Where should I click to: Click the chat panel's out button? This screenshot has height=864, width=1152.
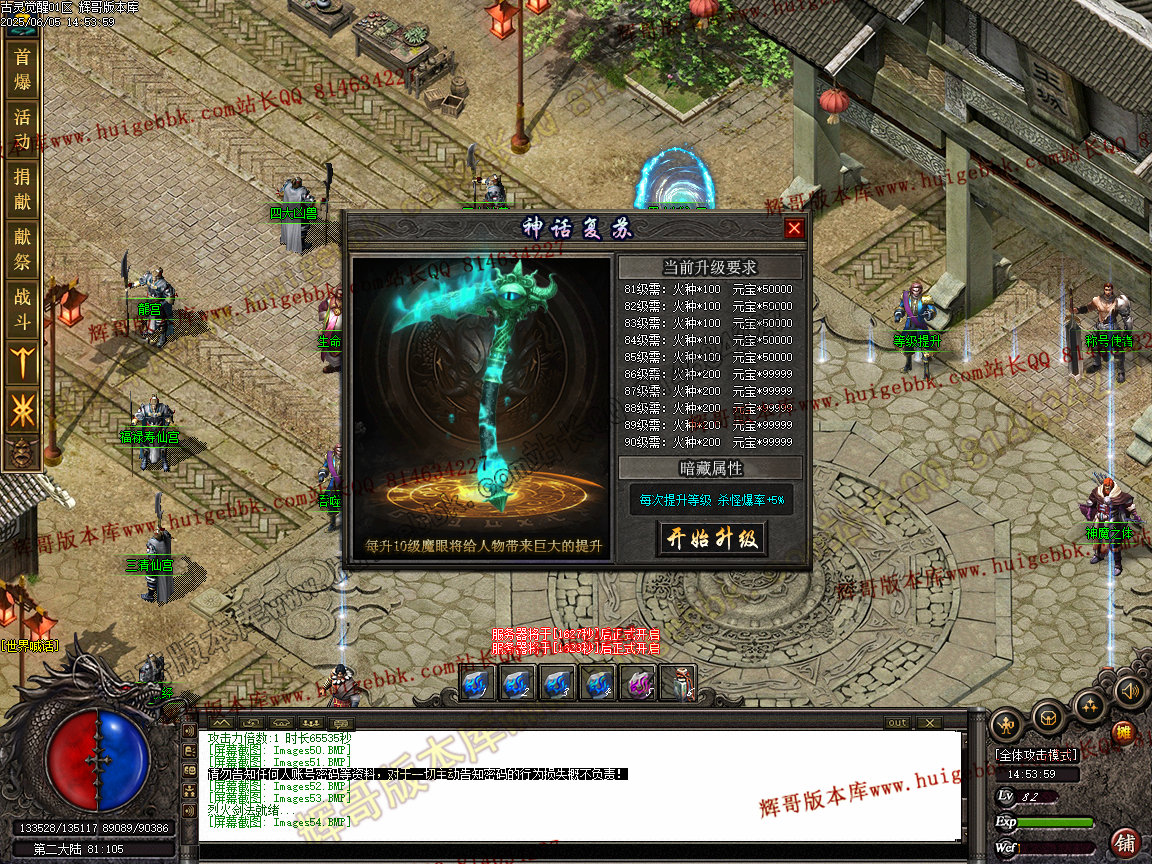point(897,723)
